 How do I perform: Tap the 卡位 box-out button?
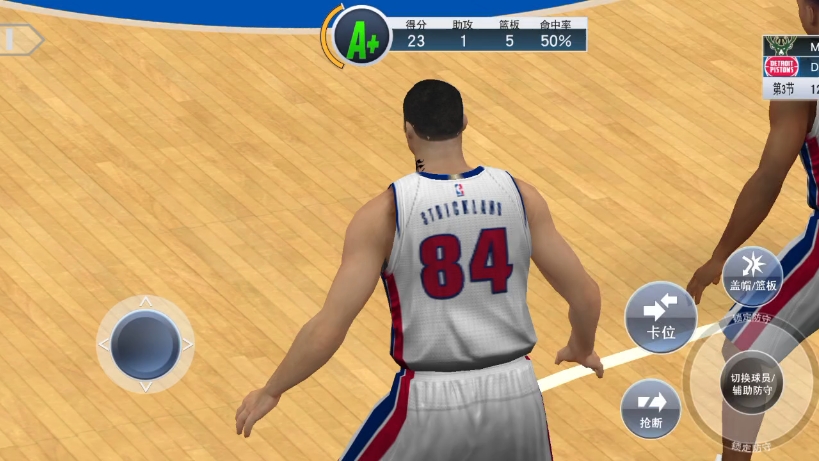pyautogui.click(x=660, y=316)
